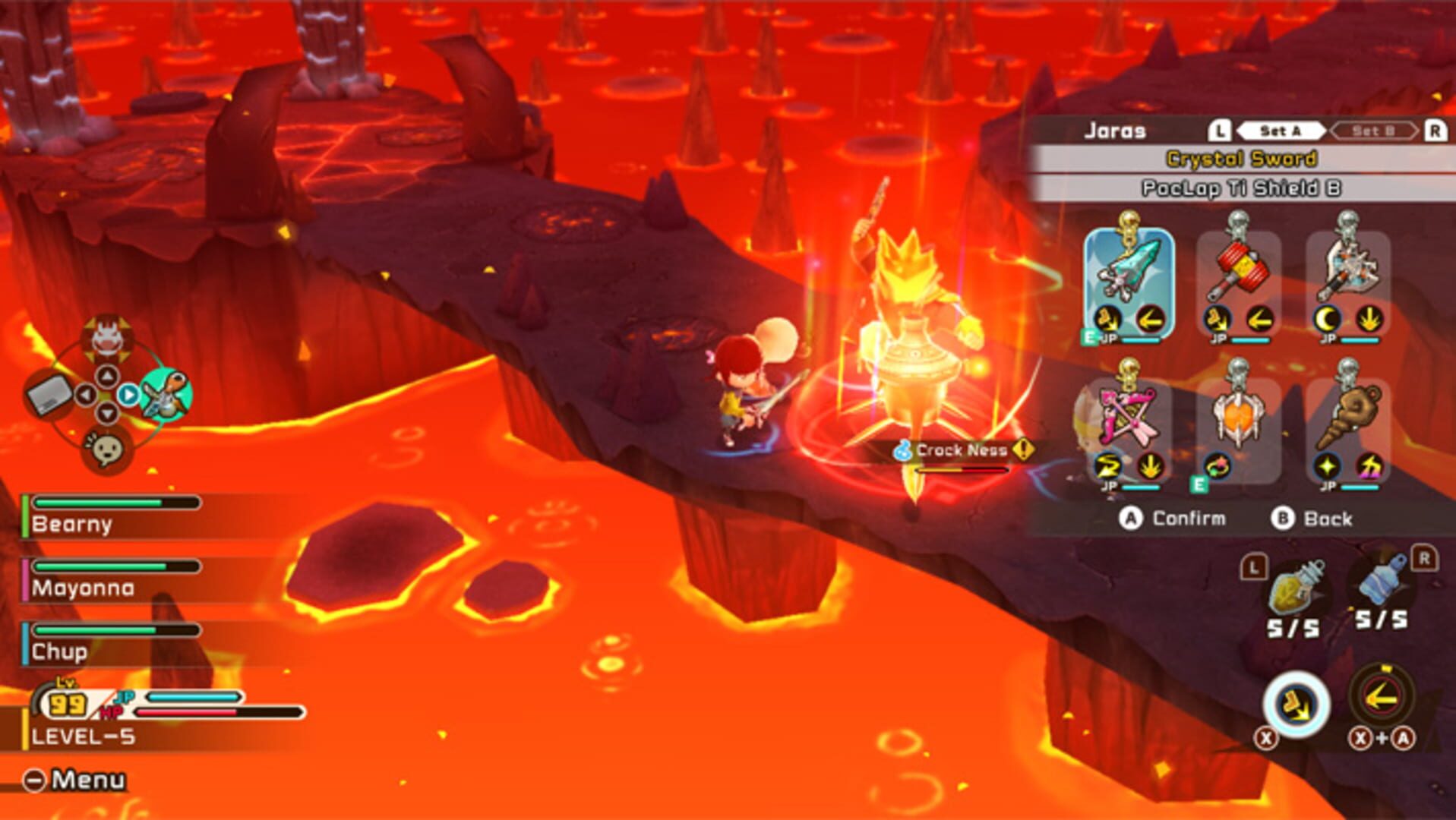Click the chat bubble icon on the left
This screenshot has height=820, width=1456.
click(x=110, y=449)
